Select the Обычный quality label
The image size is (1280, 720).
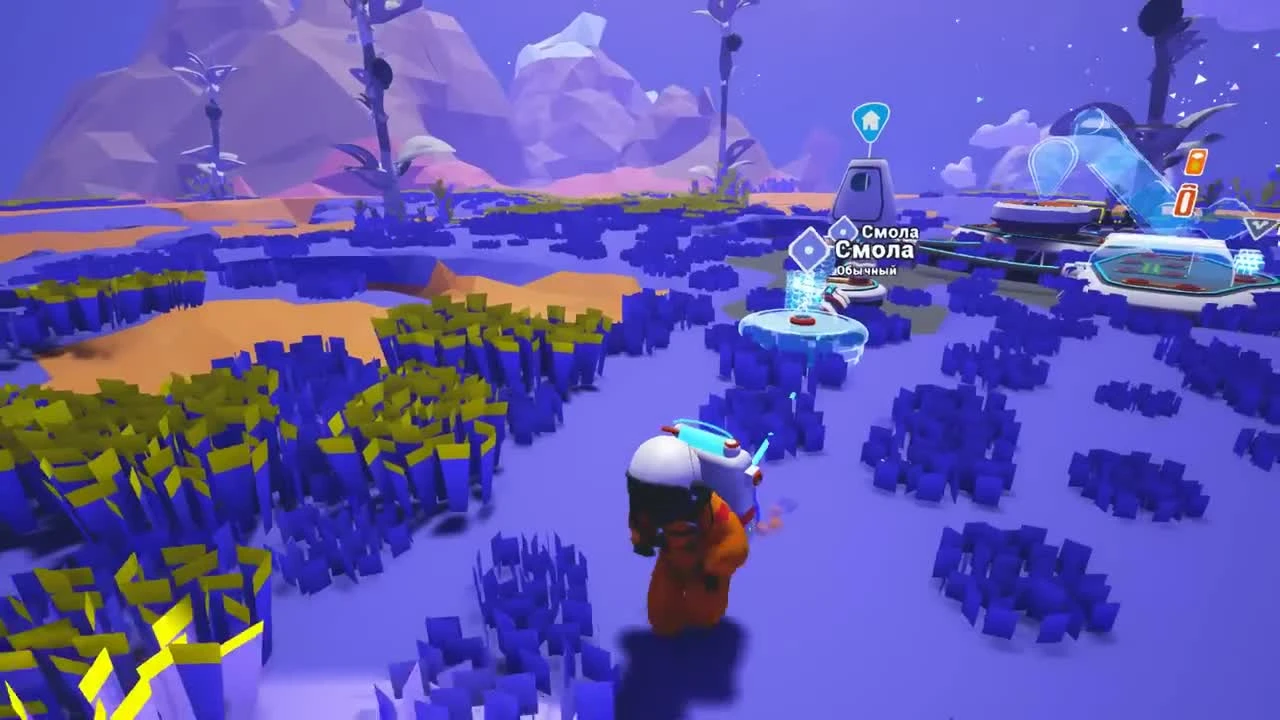tap(865, 270)
